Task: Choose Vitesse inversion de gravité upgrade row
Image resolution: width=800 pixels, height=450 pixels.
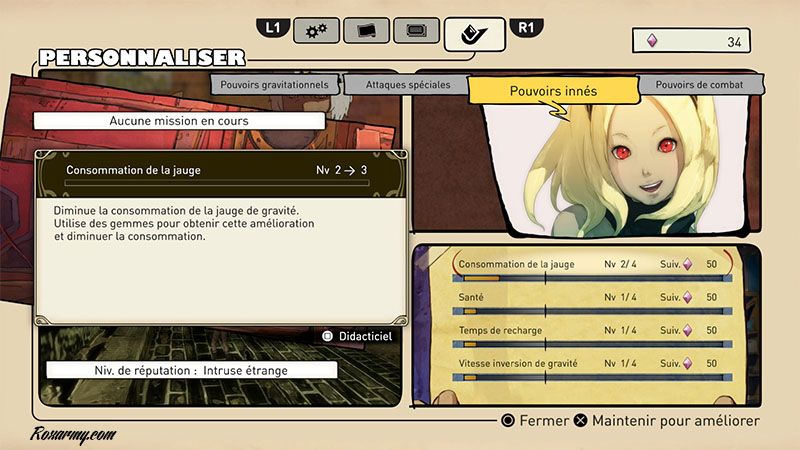Action: coord(590,363)
